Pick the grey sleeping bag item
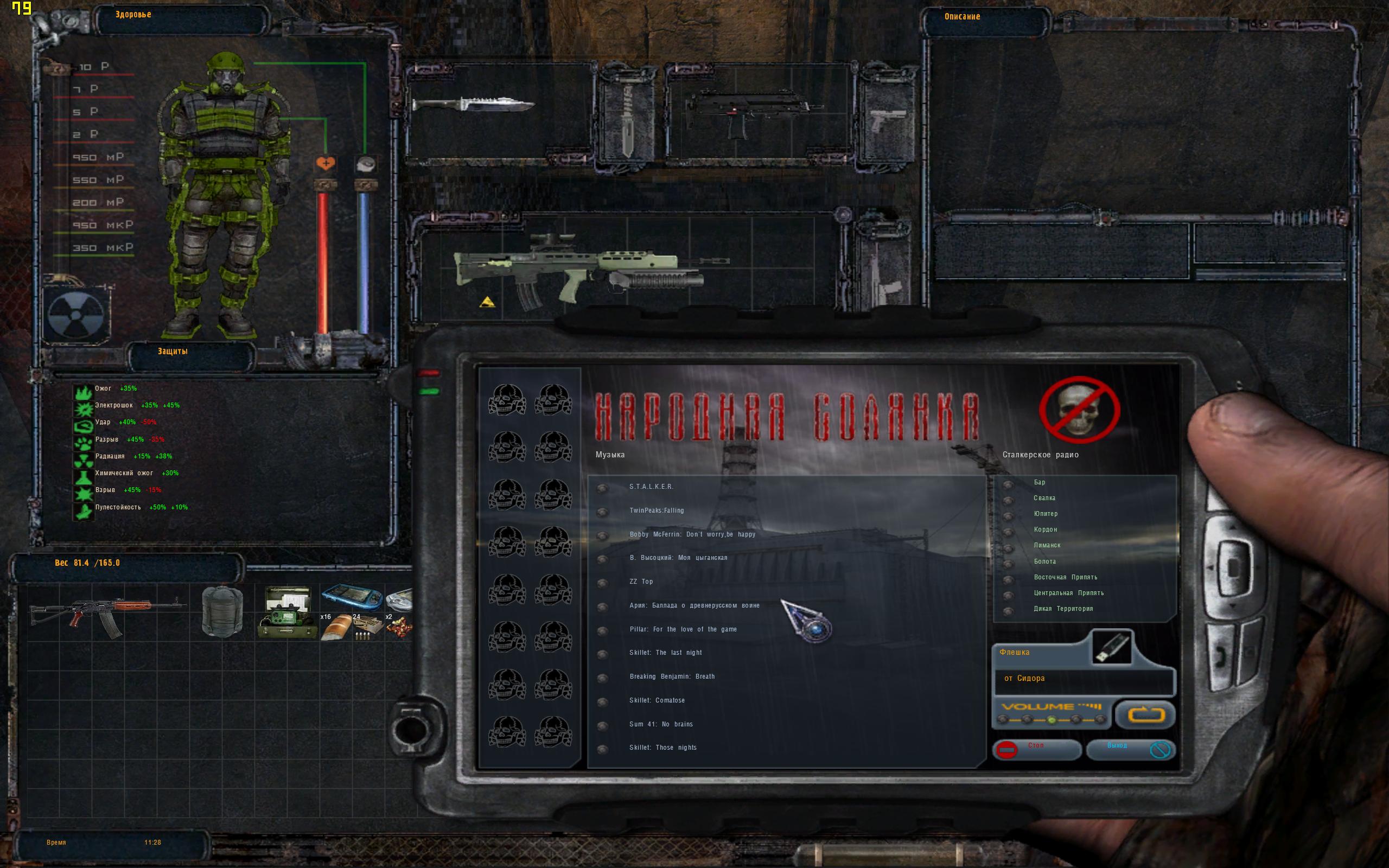This screenshot has width=1389, height=868. point(222,611)
